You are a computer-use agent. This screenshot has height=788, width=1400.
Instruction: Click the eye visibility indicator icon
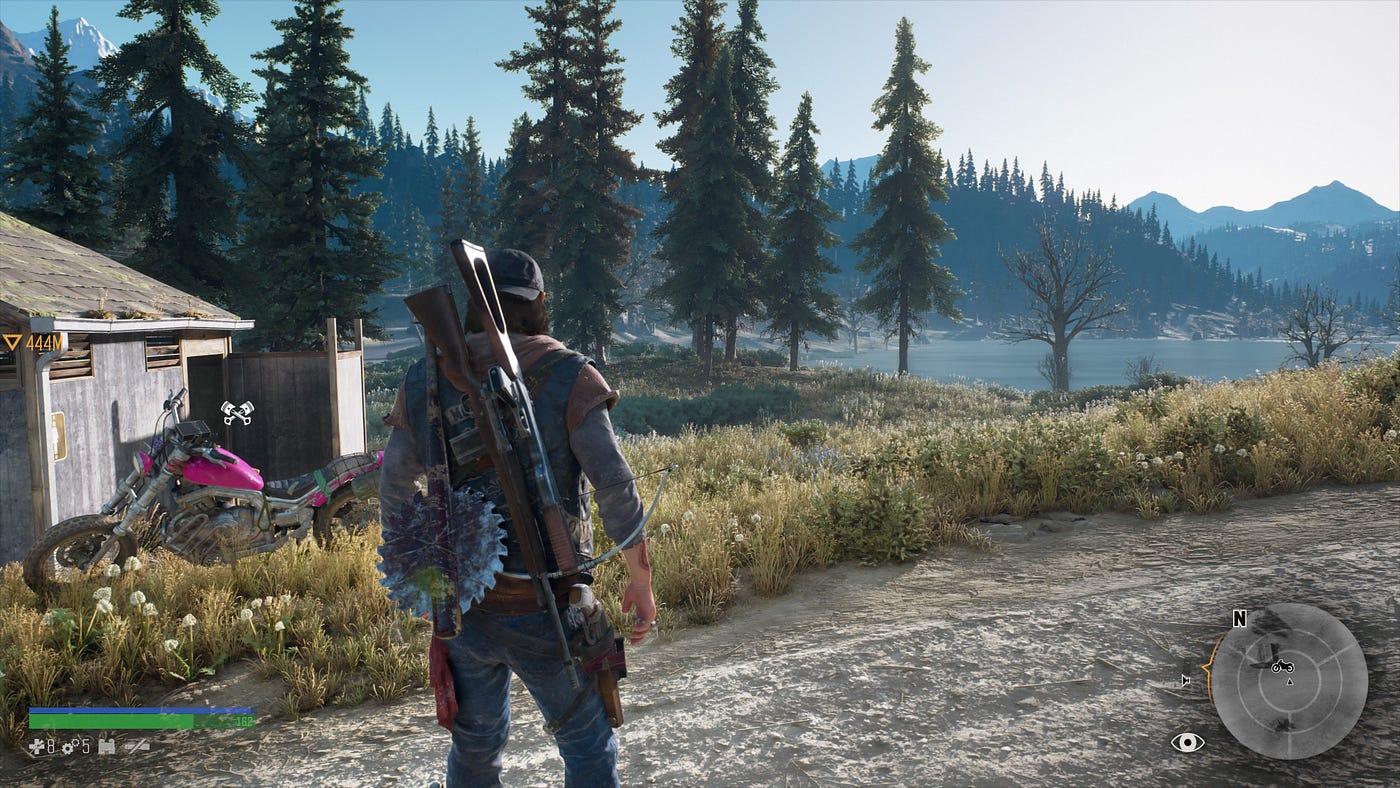[1187, 742]
